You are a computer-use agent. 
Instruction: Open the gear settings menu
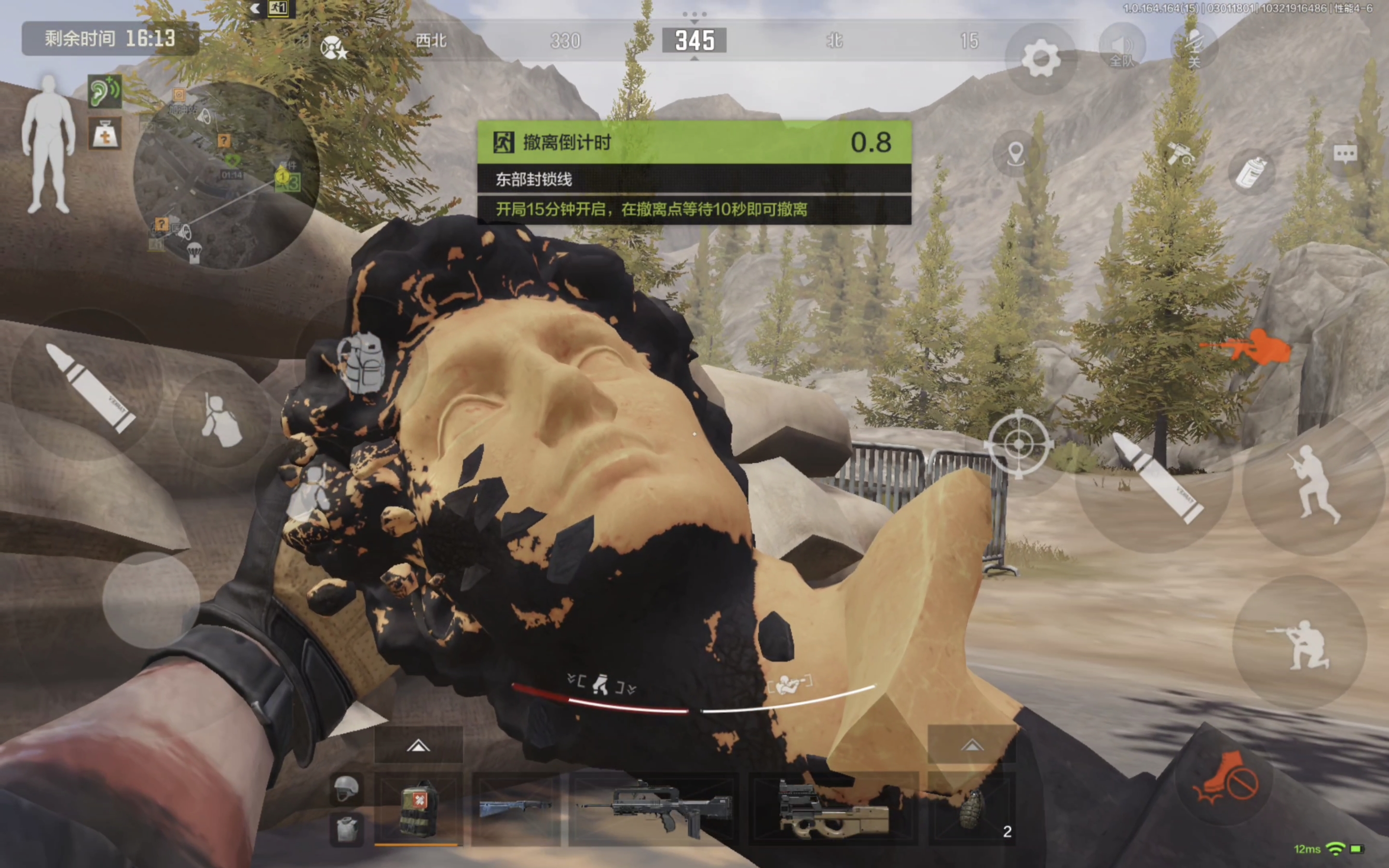pos(1040,59)
